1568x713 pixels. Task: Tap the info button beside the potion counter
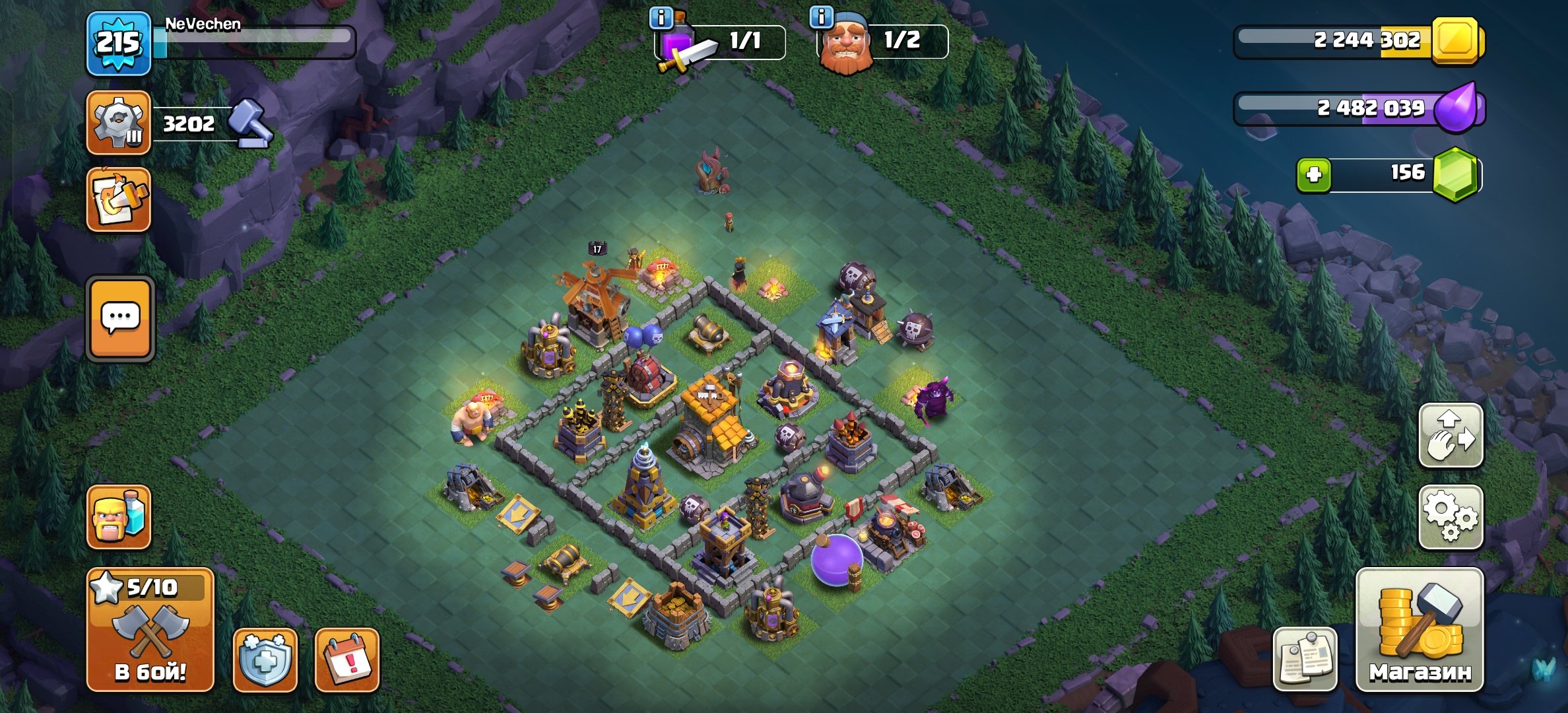click(663, 18)
